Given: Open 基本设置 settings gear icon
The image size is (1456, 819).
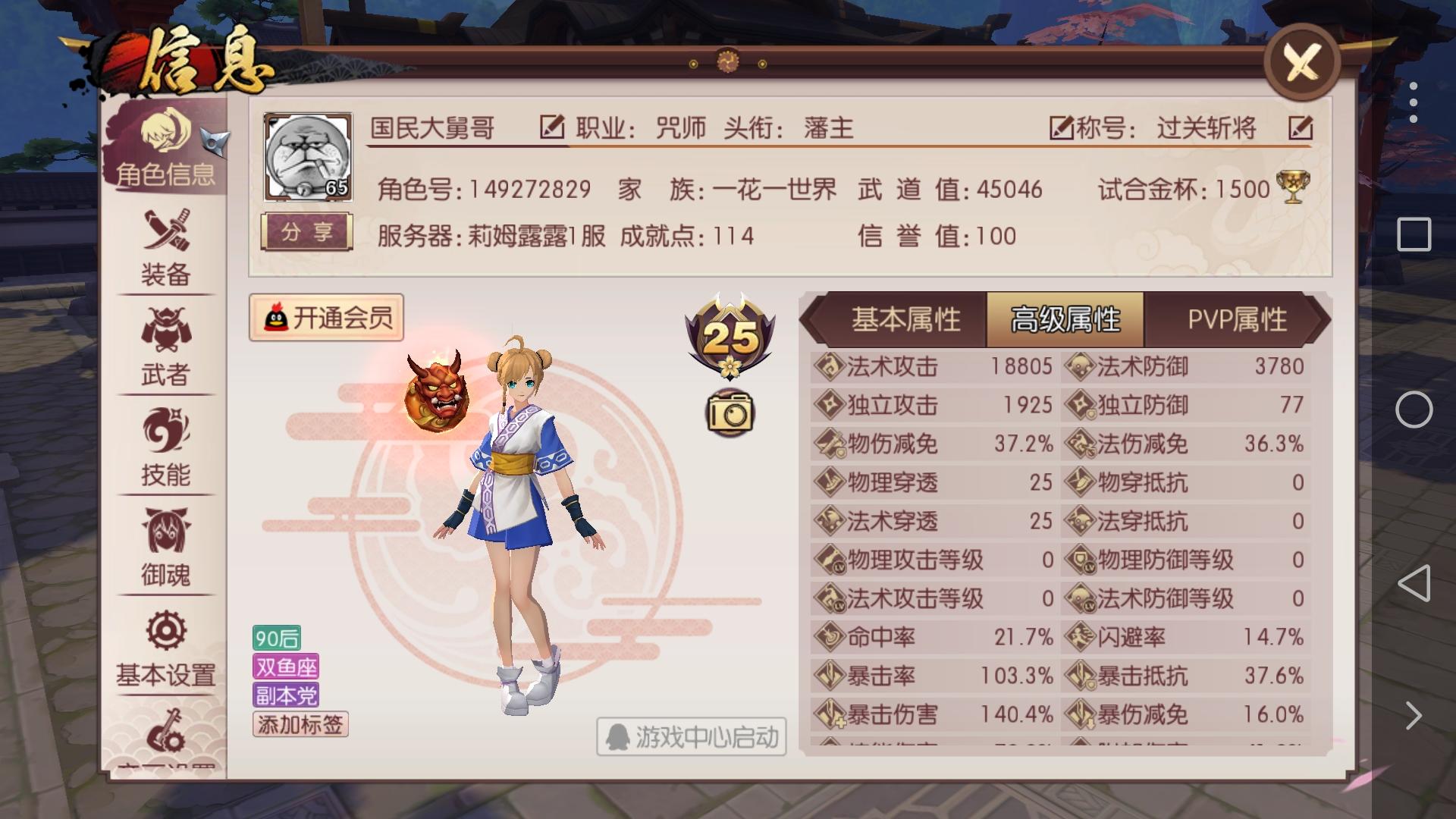Looking at the screenshot, I should (165, 645).
